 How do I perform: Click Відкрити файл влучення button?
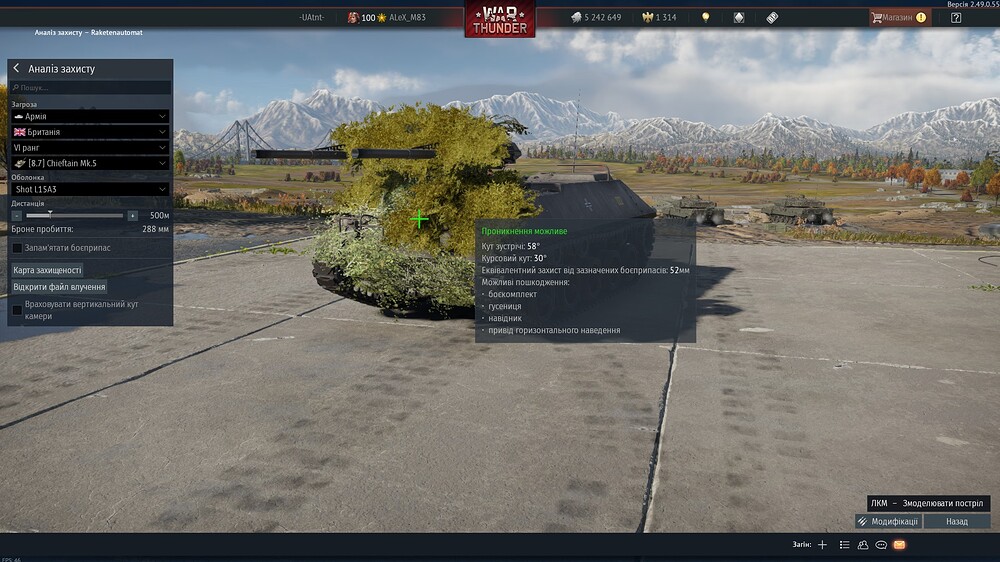coord(59,287)
